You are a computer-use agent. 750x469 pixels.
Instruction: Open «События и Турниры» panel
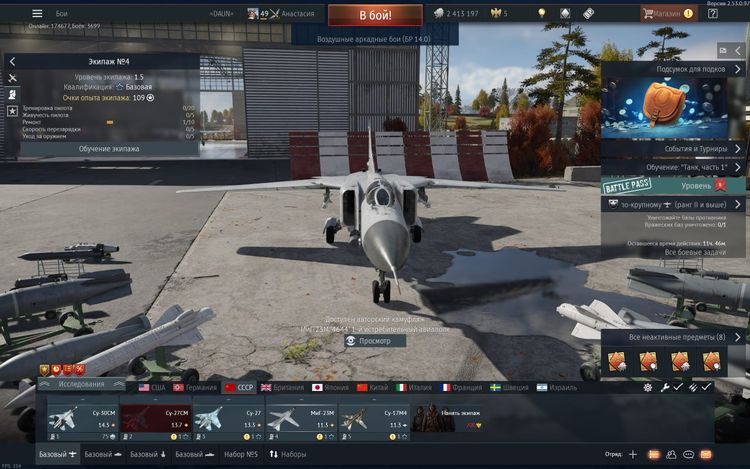(672, 148)
